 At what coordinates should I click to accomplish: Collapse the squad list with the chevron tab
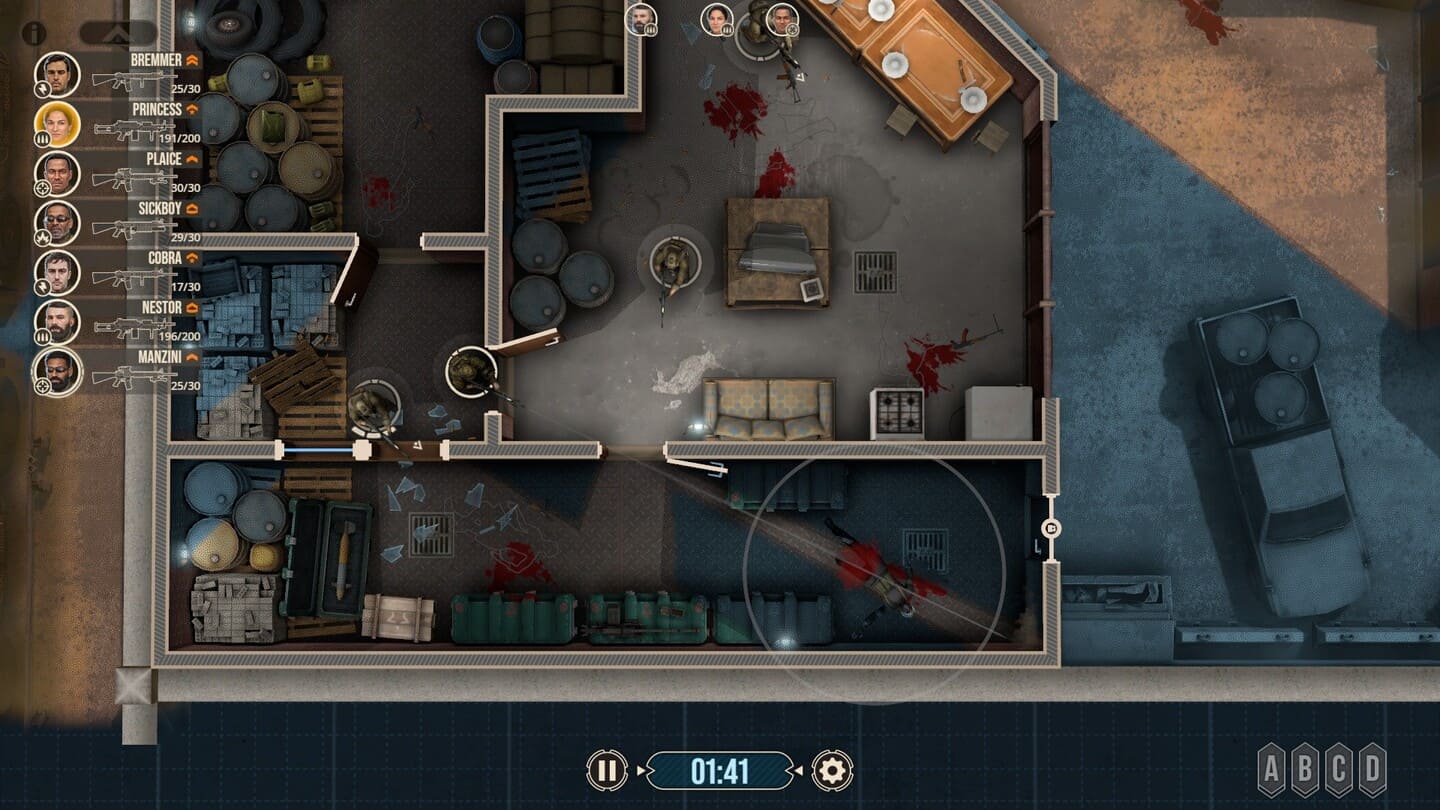(x=118, y=33)
